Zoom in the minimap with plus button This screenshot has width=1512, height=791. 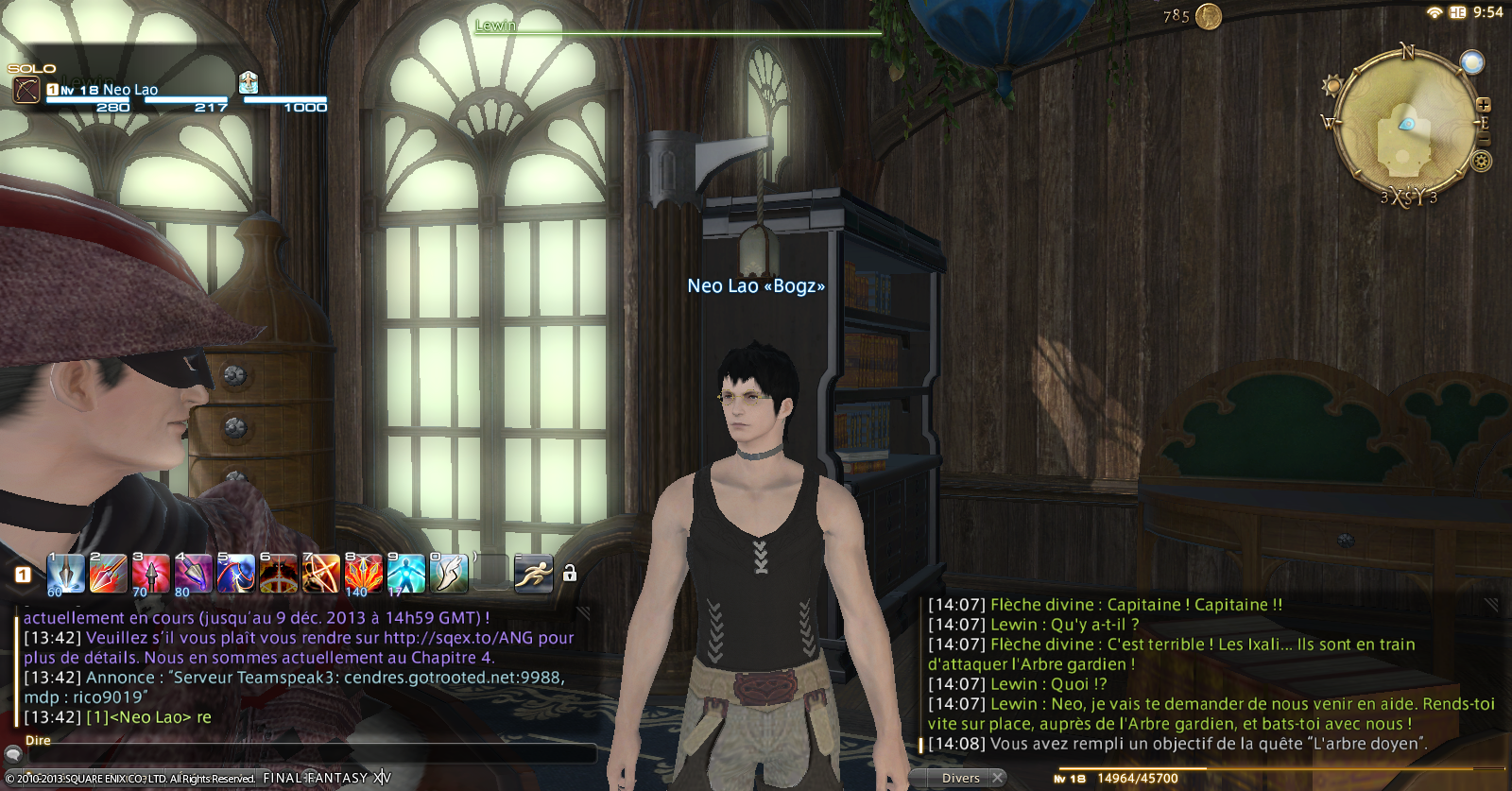click(x=1484, y=105)
